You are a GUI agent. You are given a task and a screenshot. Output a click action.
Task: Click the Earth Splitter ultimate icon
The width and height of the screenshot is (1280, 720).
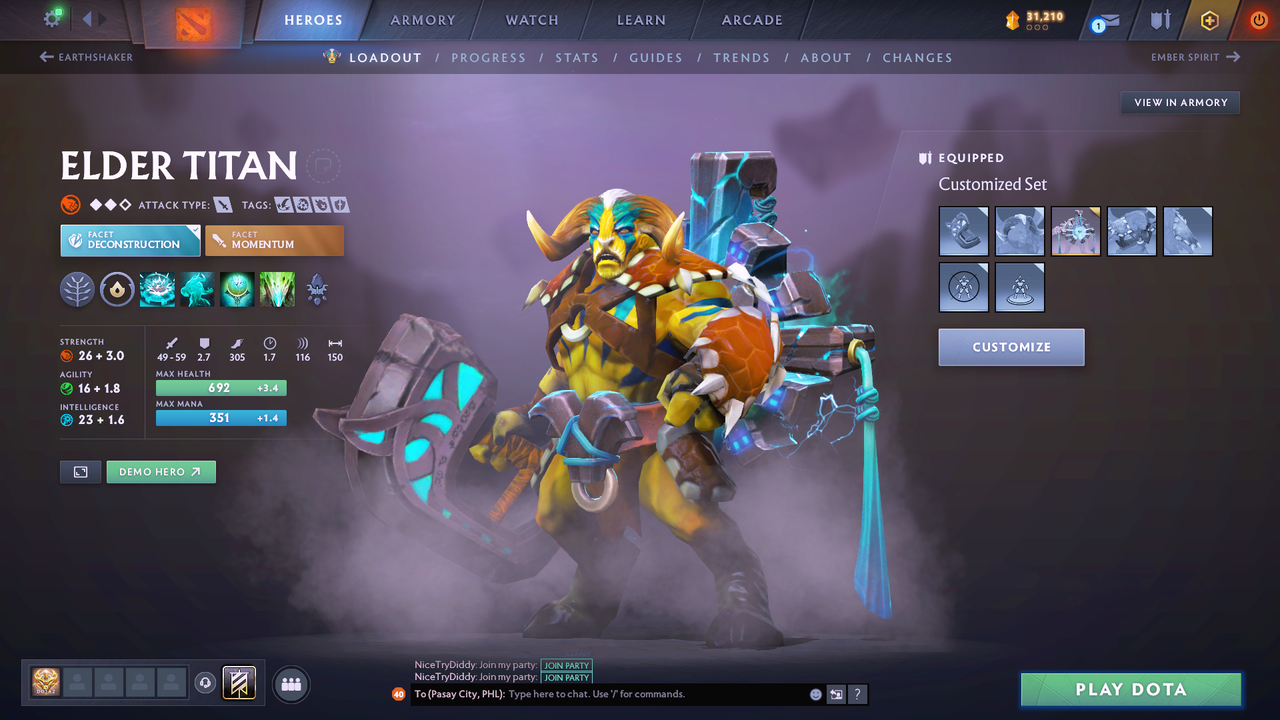[x=276, y=290]
